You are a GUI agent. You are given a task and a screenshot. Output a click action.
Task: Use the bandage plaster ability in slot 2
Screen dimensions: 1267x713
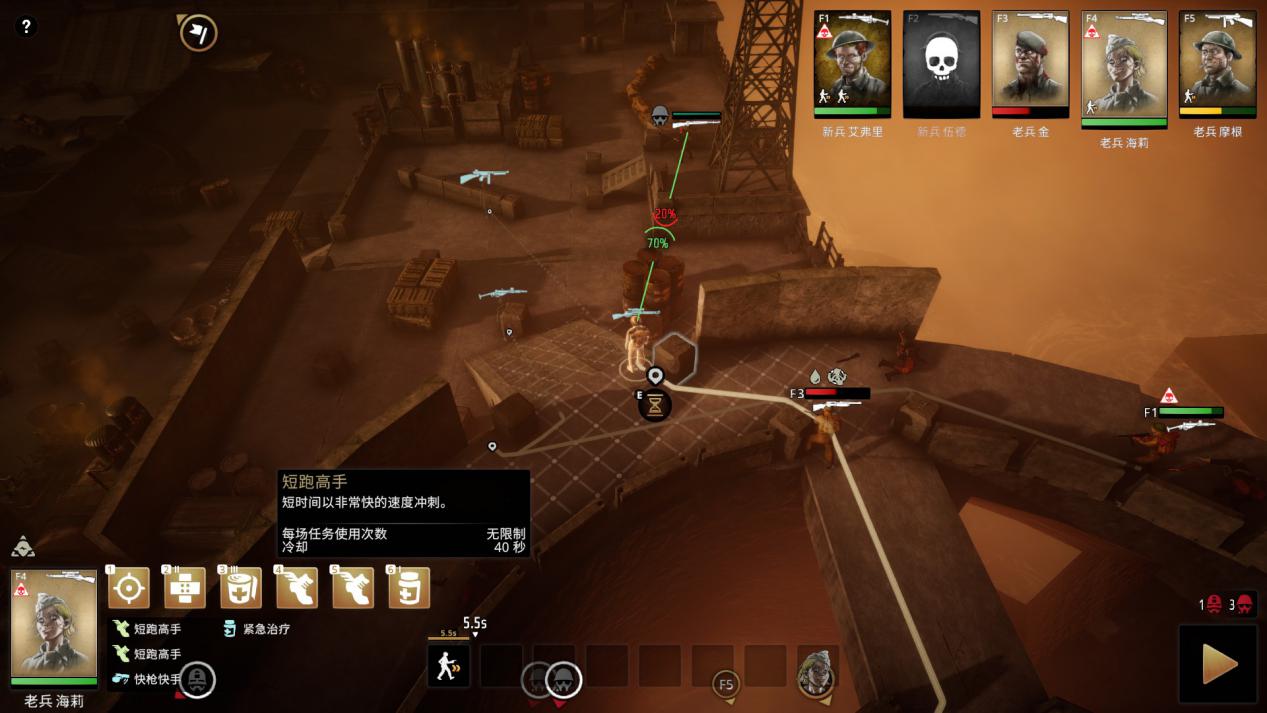coord(185,588)
